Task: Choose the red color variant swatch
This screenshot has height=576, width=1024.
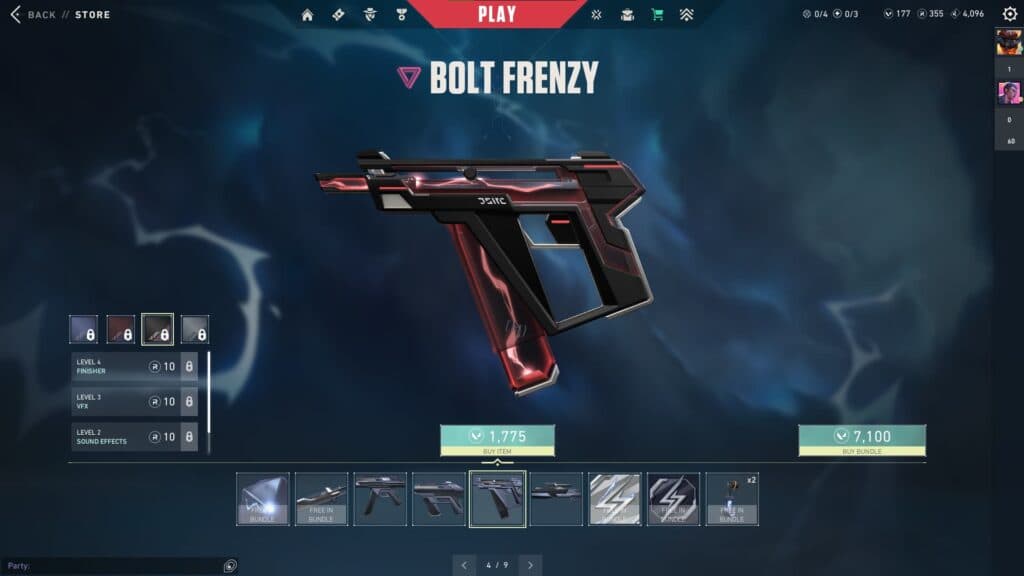Action: coord(120,329)
